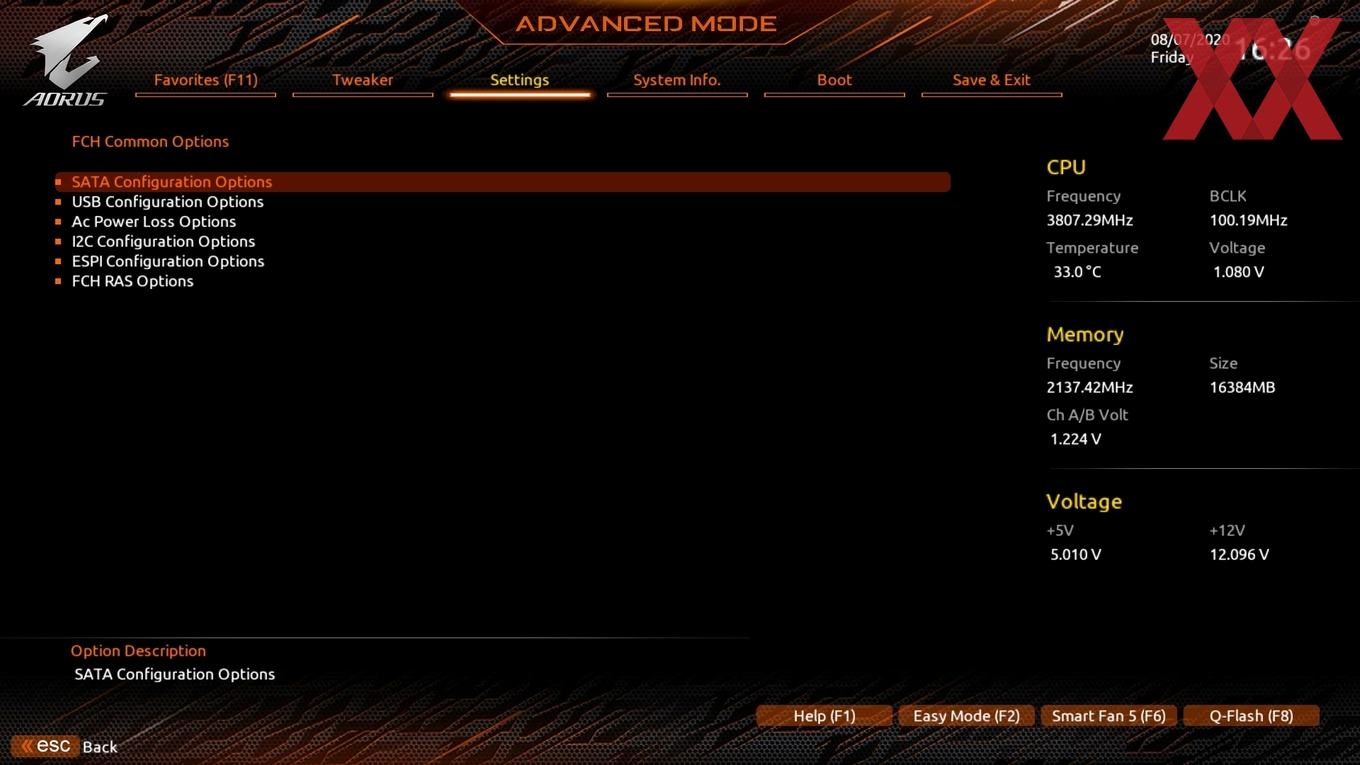The width and height of the screenshot is (1360, 765).
Task: Open FCH RAS Options
Action: [x=133, y=281]
